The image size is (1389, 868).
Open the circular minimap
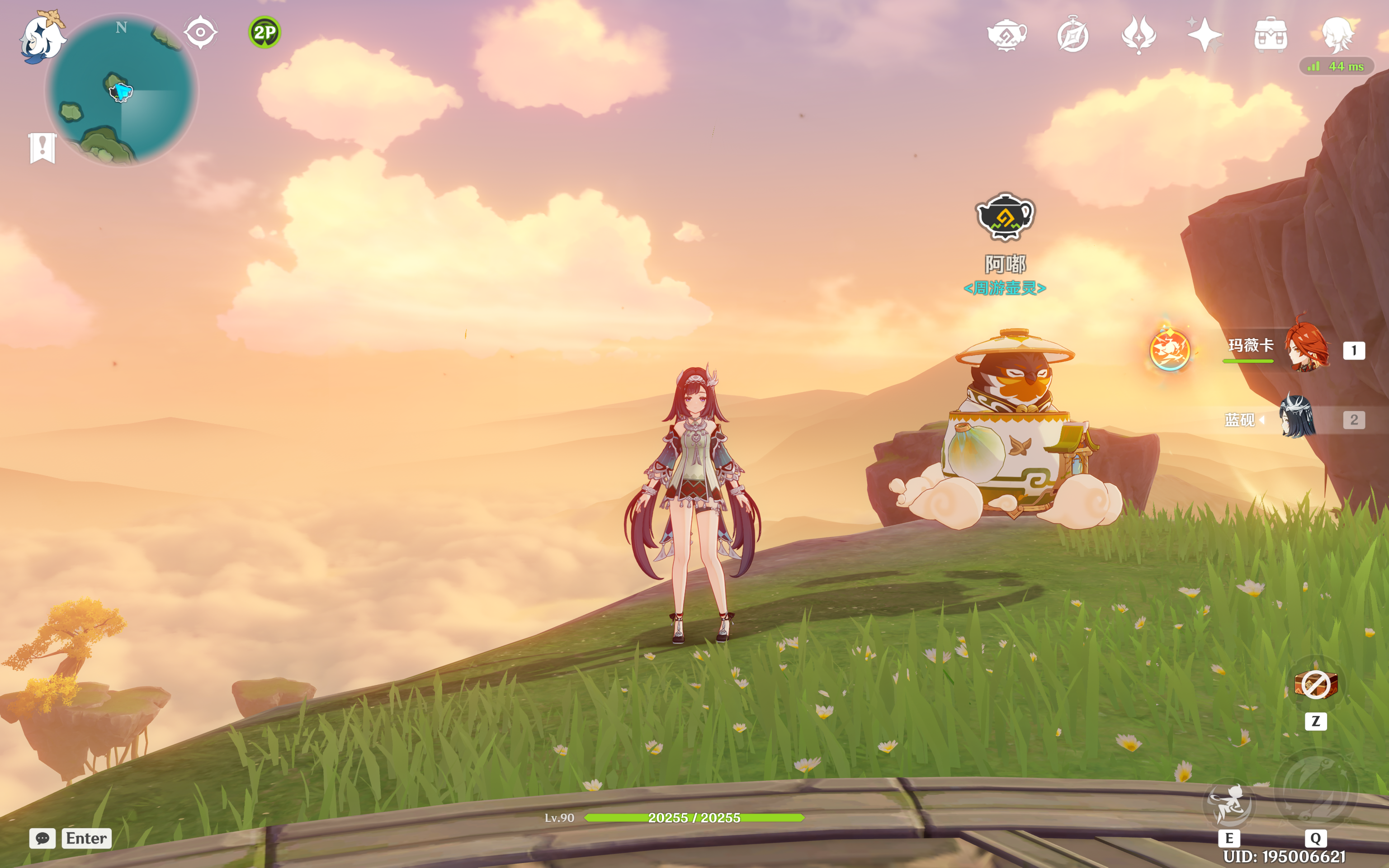tap(122, 92)
